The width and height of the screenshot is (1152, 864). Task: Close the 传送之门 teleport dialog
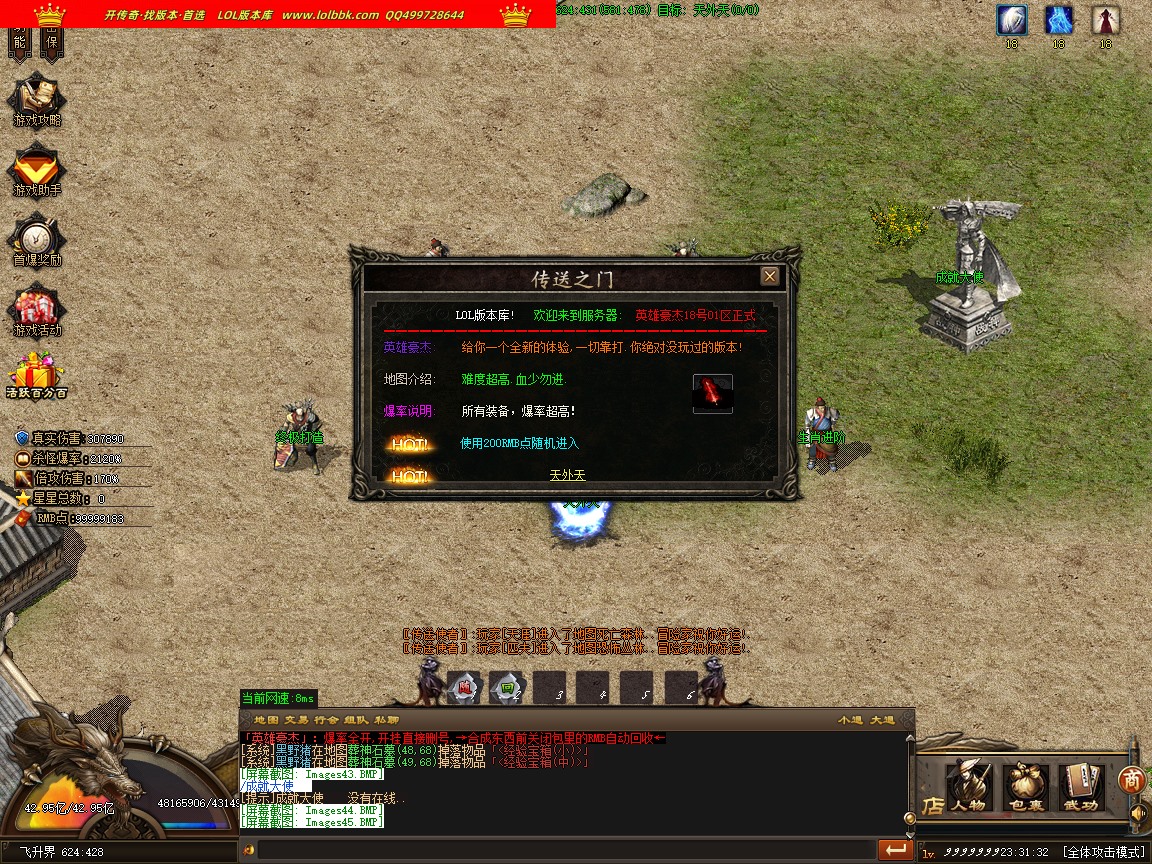click(x=770, y=276)
